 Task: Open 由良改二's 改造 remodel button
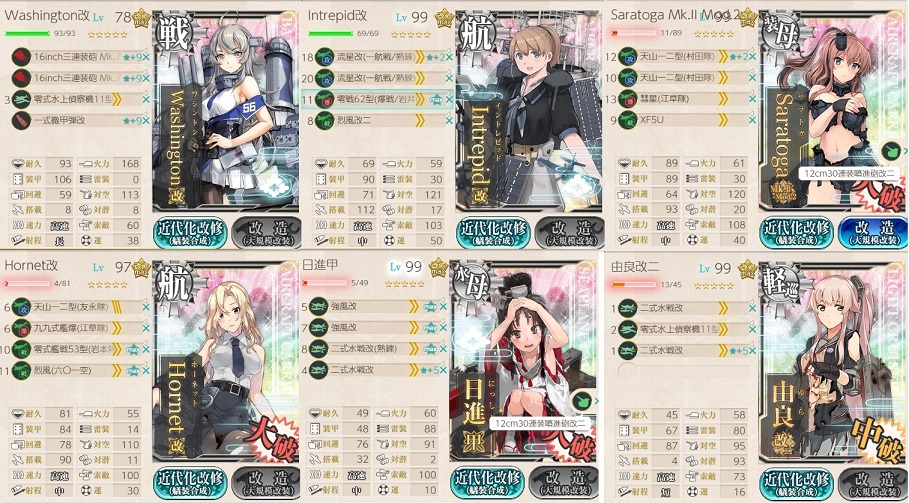click(x=872, y=483)
